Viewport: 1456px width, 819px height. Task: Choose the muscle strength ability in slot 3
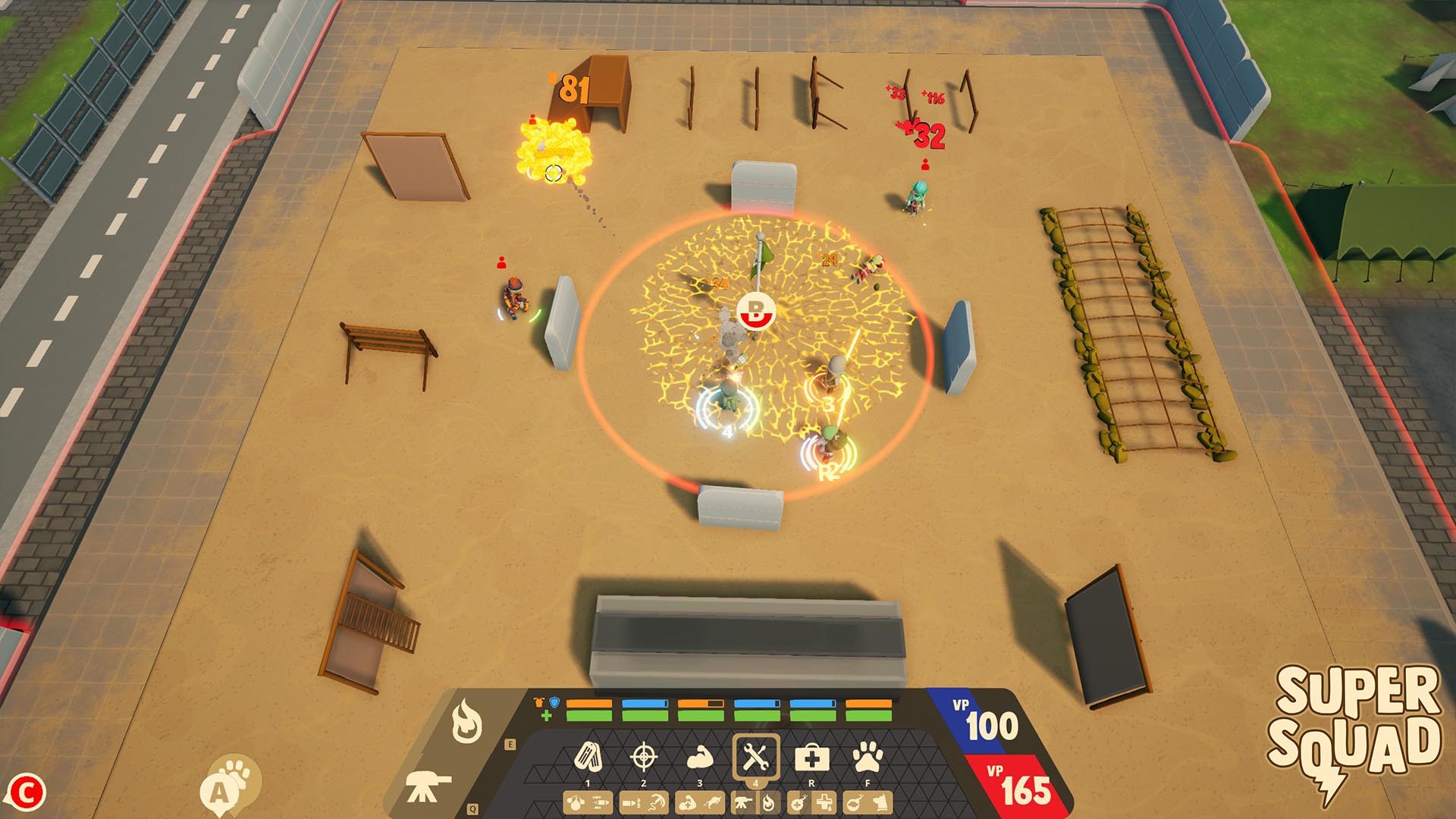tap(700, 758)
